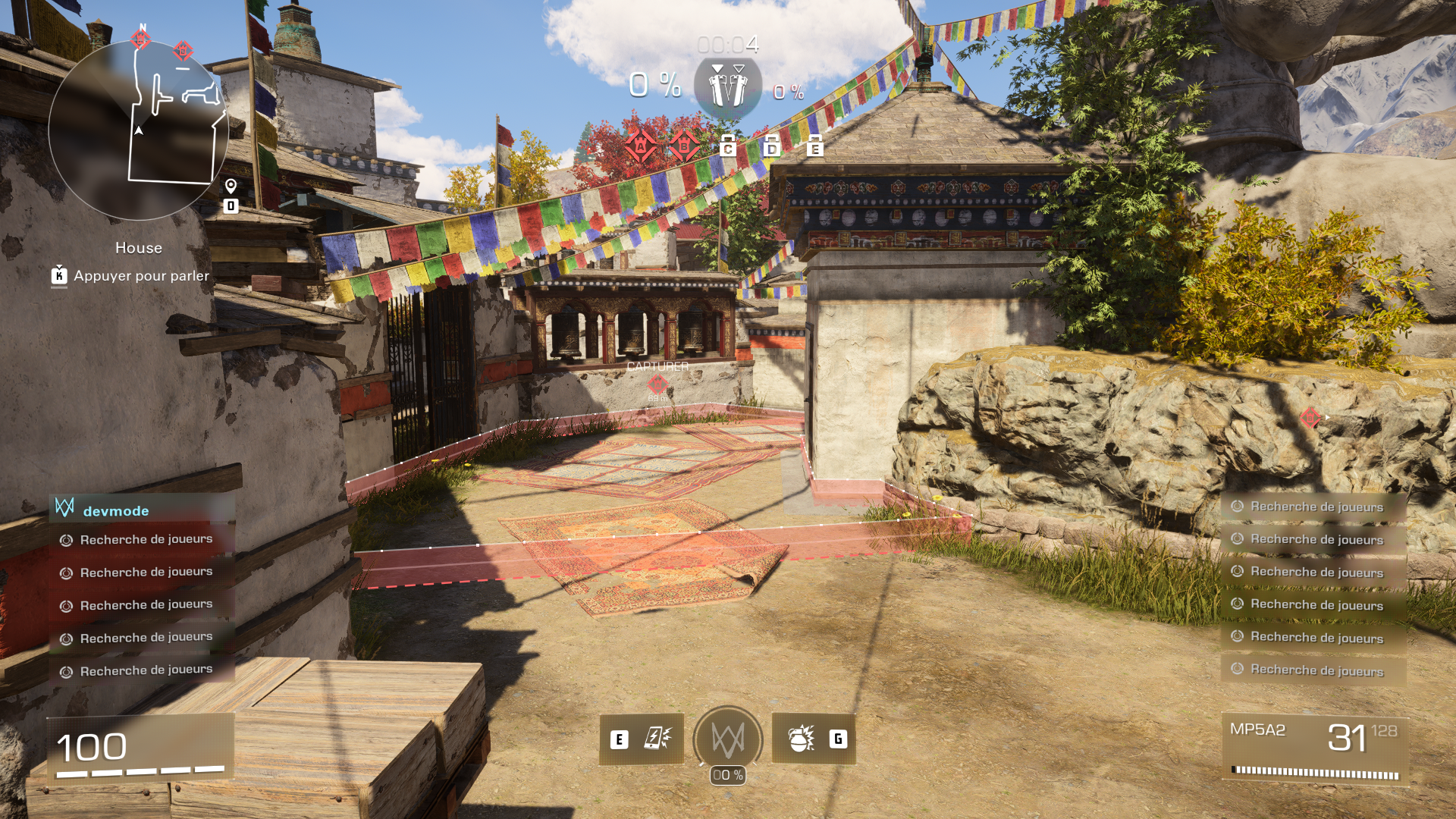Use the grenade ability
1456x819 pixels.
tap(814, 739)
